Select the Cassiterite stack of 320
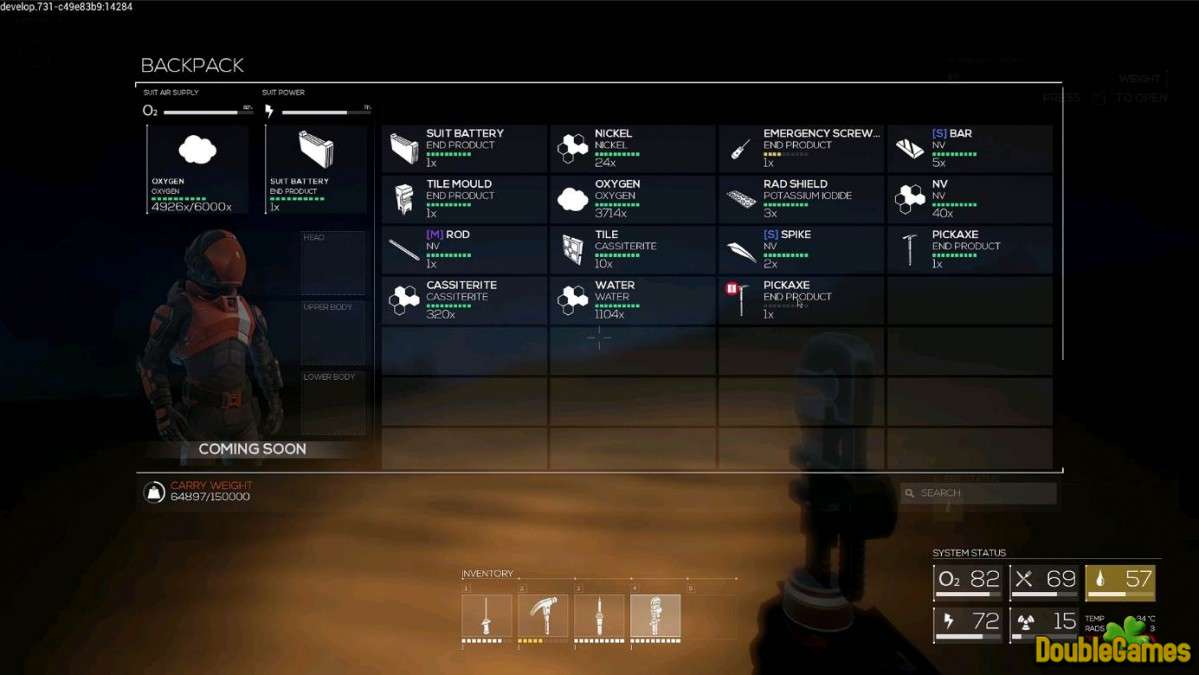 pyautogui.click(x=464, y=300)
